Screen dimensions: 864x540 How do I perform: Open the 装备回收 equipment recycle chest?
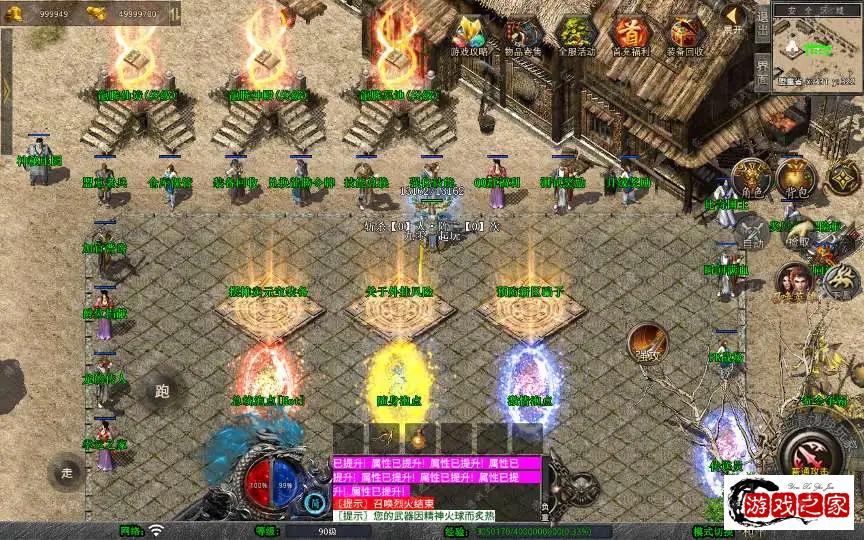(x=685, y=36)
